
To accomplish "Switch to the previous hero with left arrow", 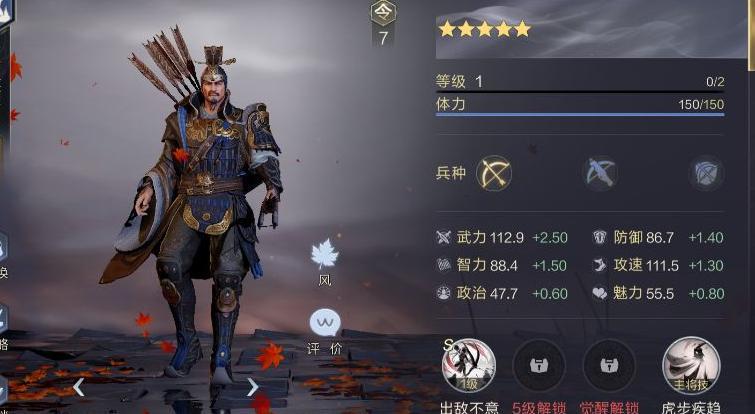I will (78, 387).
